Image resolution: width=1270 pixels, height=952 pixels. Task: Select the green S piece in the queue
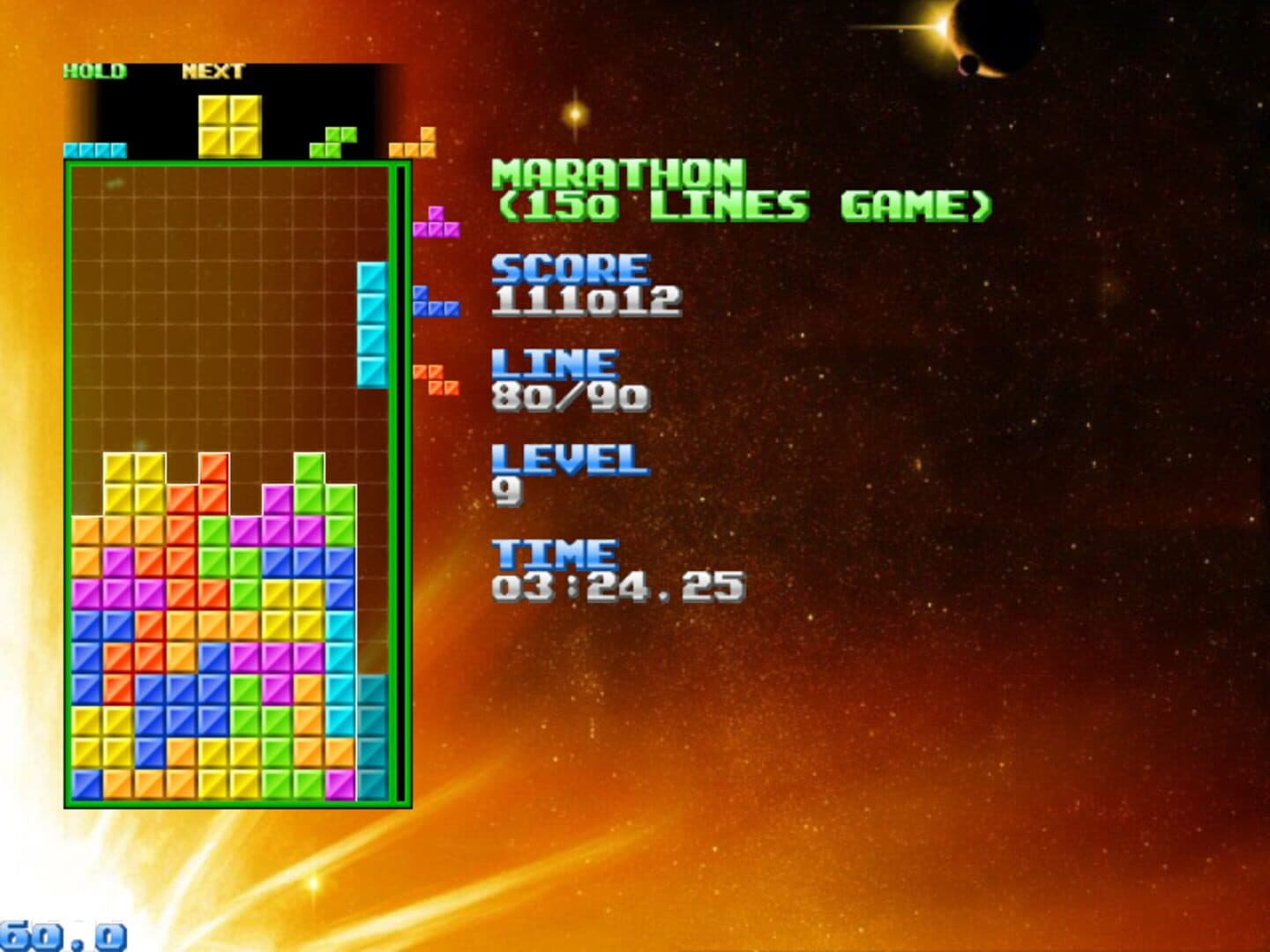pyautogui.click(x=333, y=143)
